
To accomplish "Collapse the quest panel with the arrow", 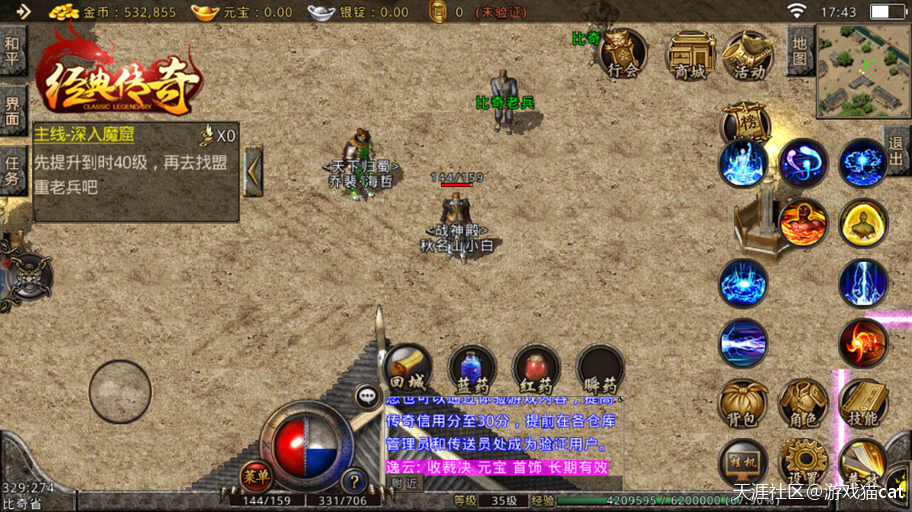I will pyautogui.click(x=254, y=170).
